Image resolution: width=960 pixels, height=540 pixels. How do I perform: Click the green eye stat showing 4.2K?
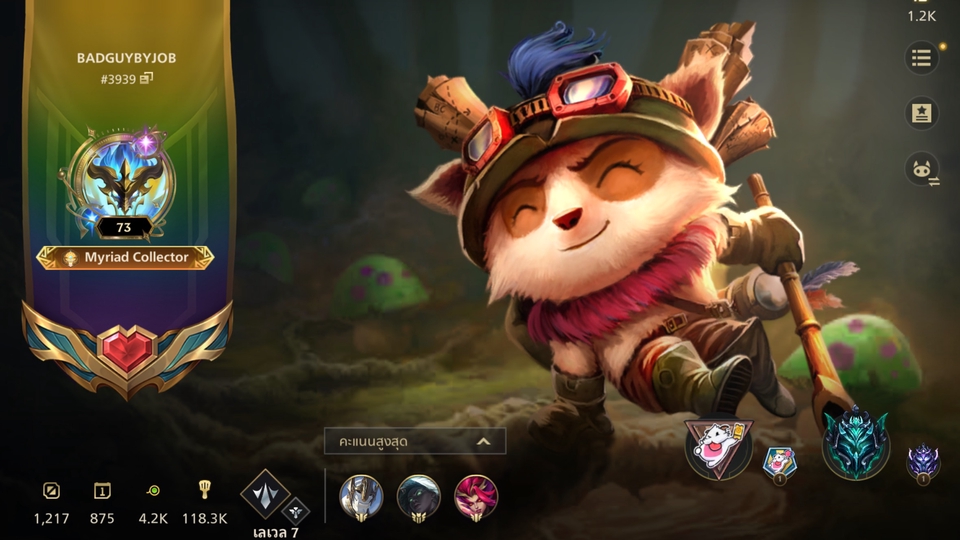[153, 491]
